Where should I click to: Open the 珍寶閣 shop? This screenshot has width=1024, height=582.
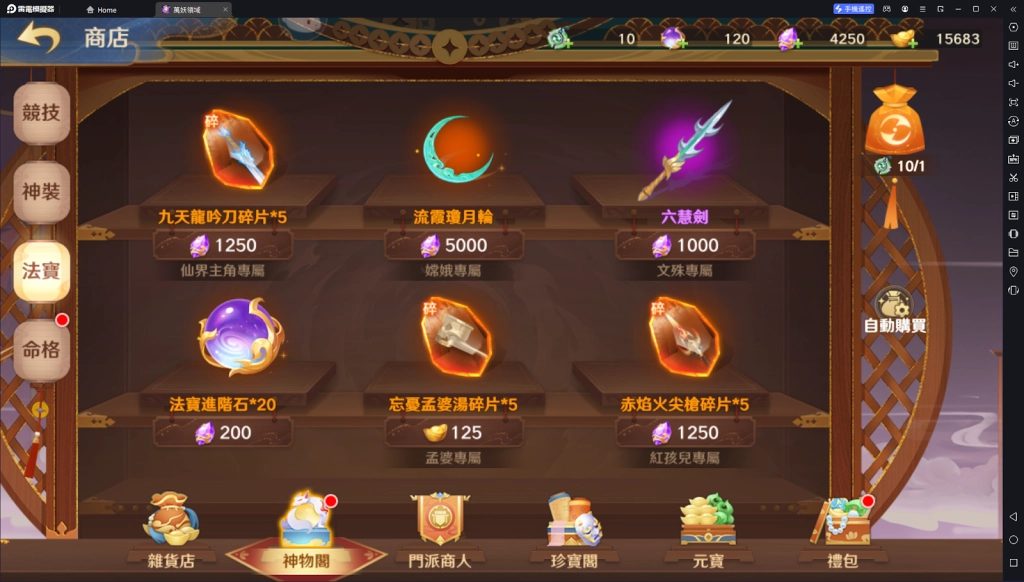point(573,530)
